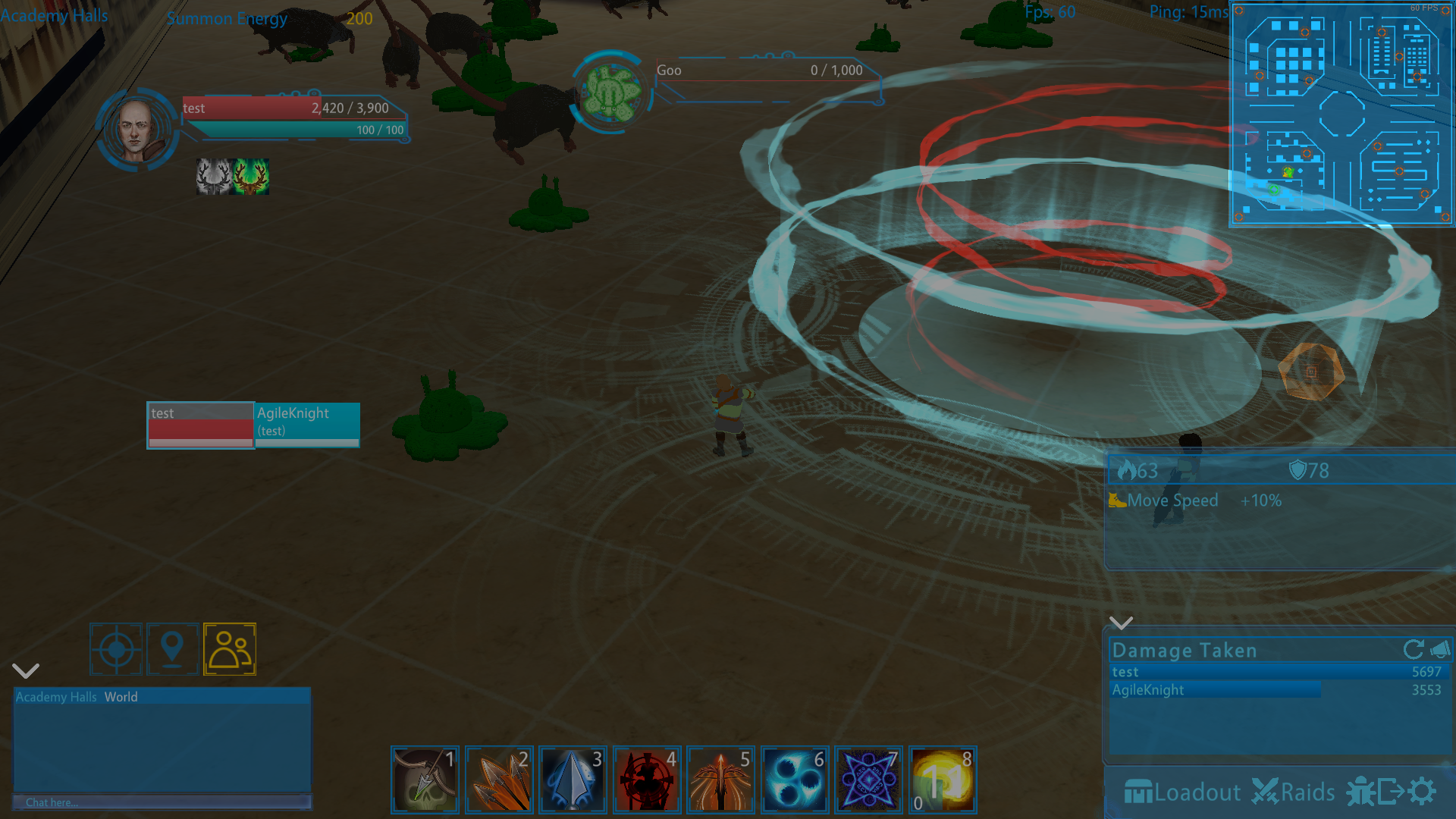Select the map pin waypoint icon

(172, 649)
